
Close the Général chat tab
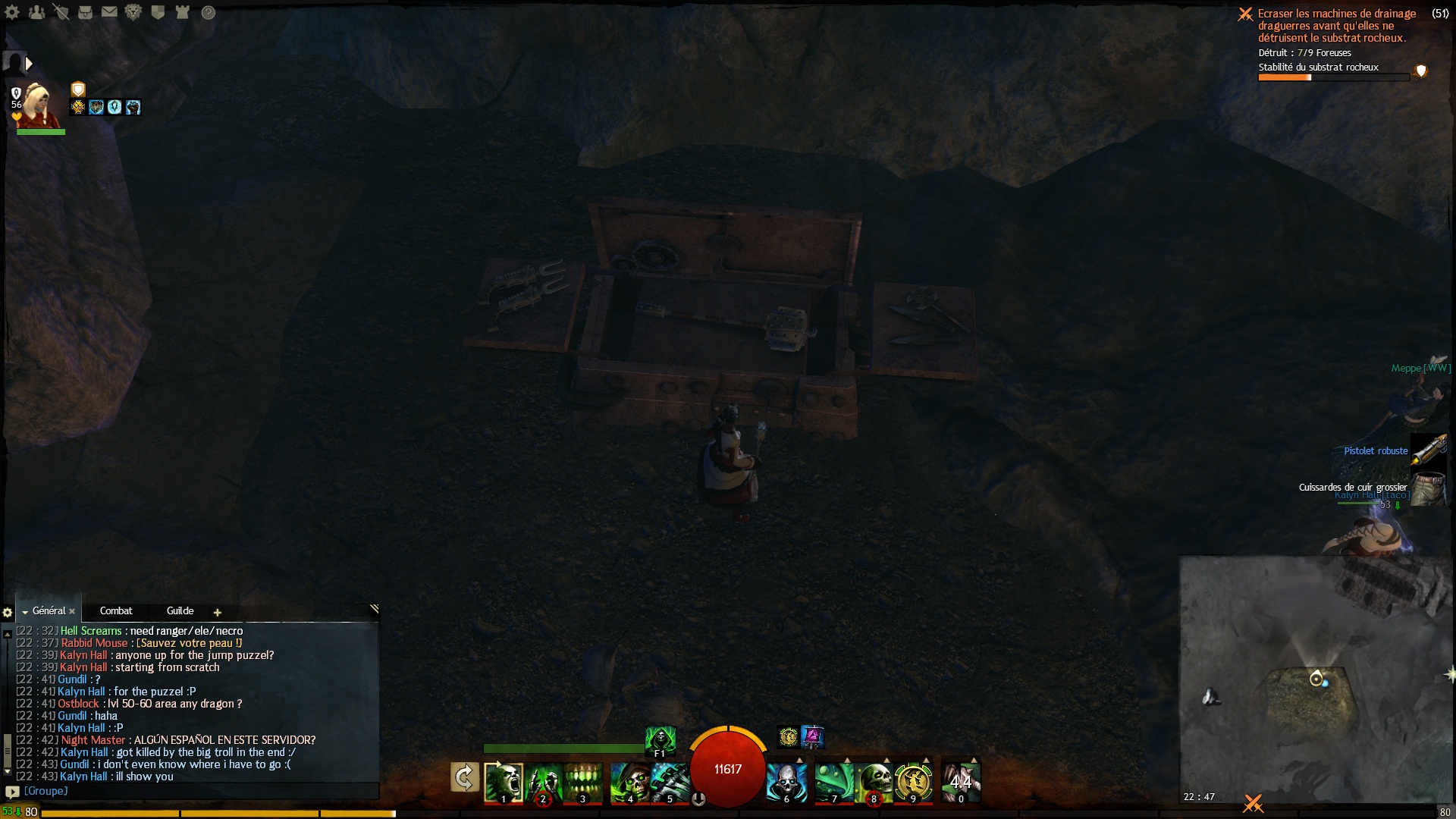tap(72, 611)
